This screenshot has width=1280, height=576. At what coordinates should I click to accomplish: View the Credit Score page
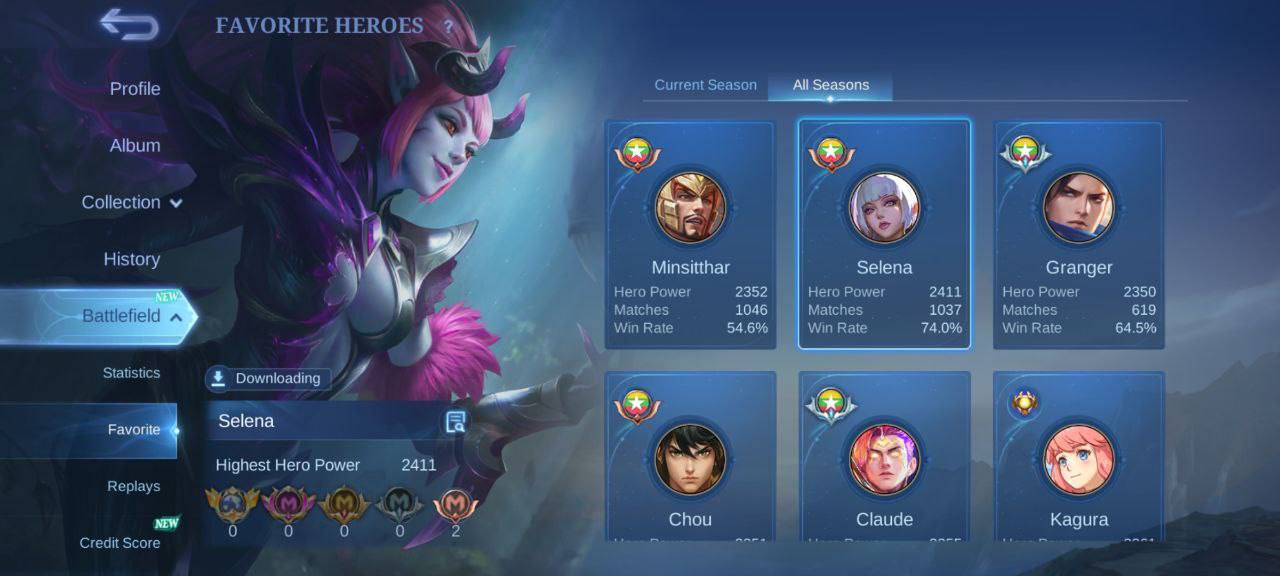click(x=120, y=543)
